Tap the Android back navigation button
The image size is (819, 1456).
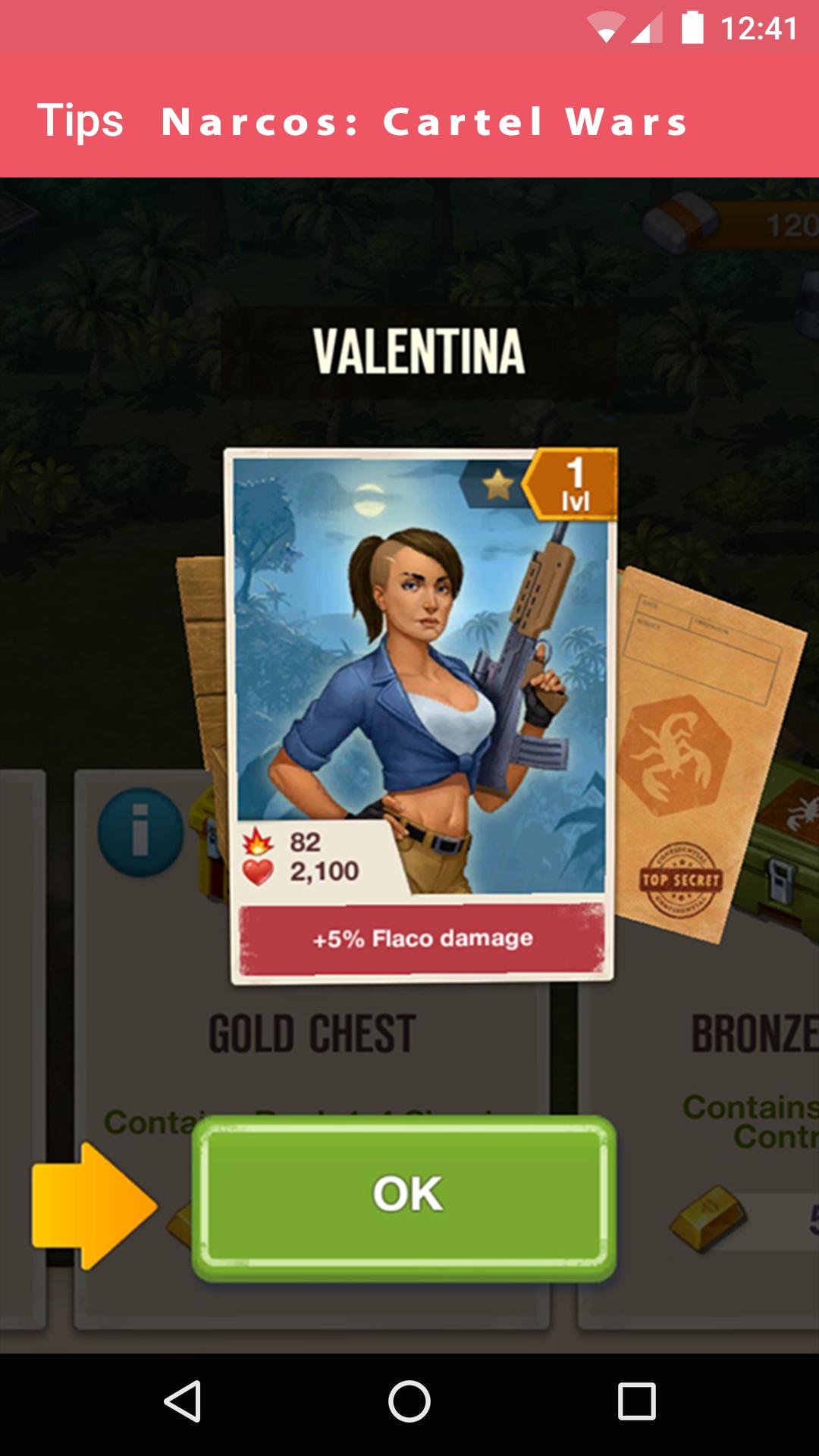pyautogui.click(x=183, y=1401)
